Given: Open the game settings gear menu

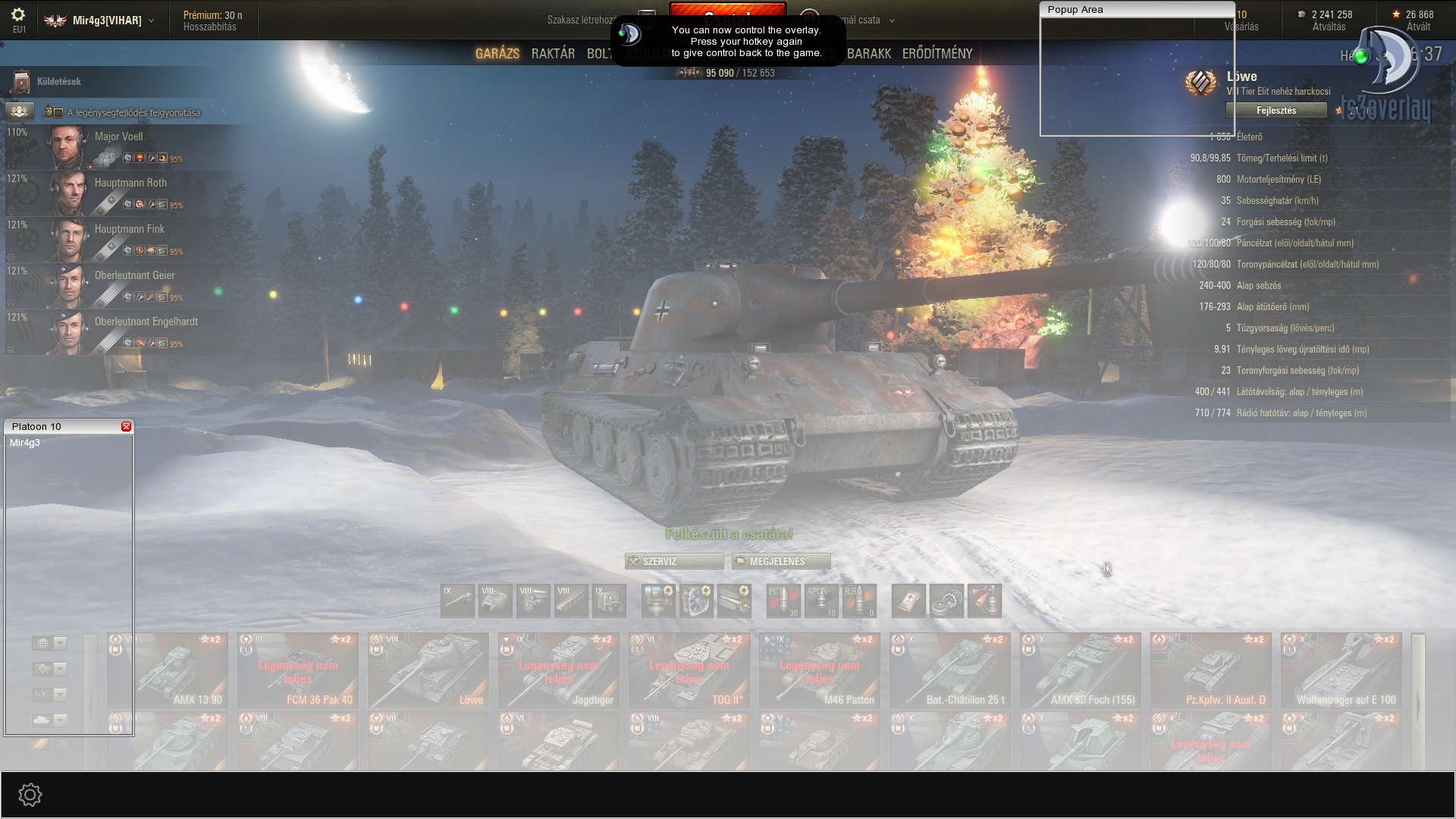Looking at the screenshot, I should [19, 16].
